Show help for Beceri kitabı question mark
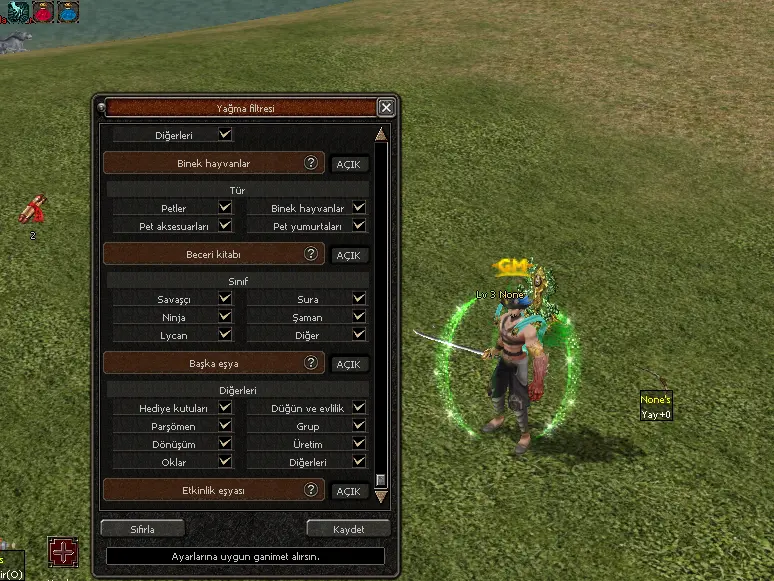Image resolution: width=774 pixels, height=581 pixels. [312, 254]
